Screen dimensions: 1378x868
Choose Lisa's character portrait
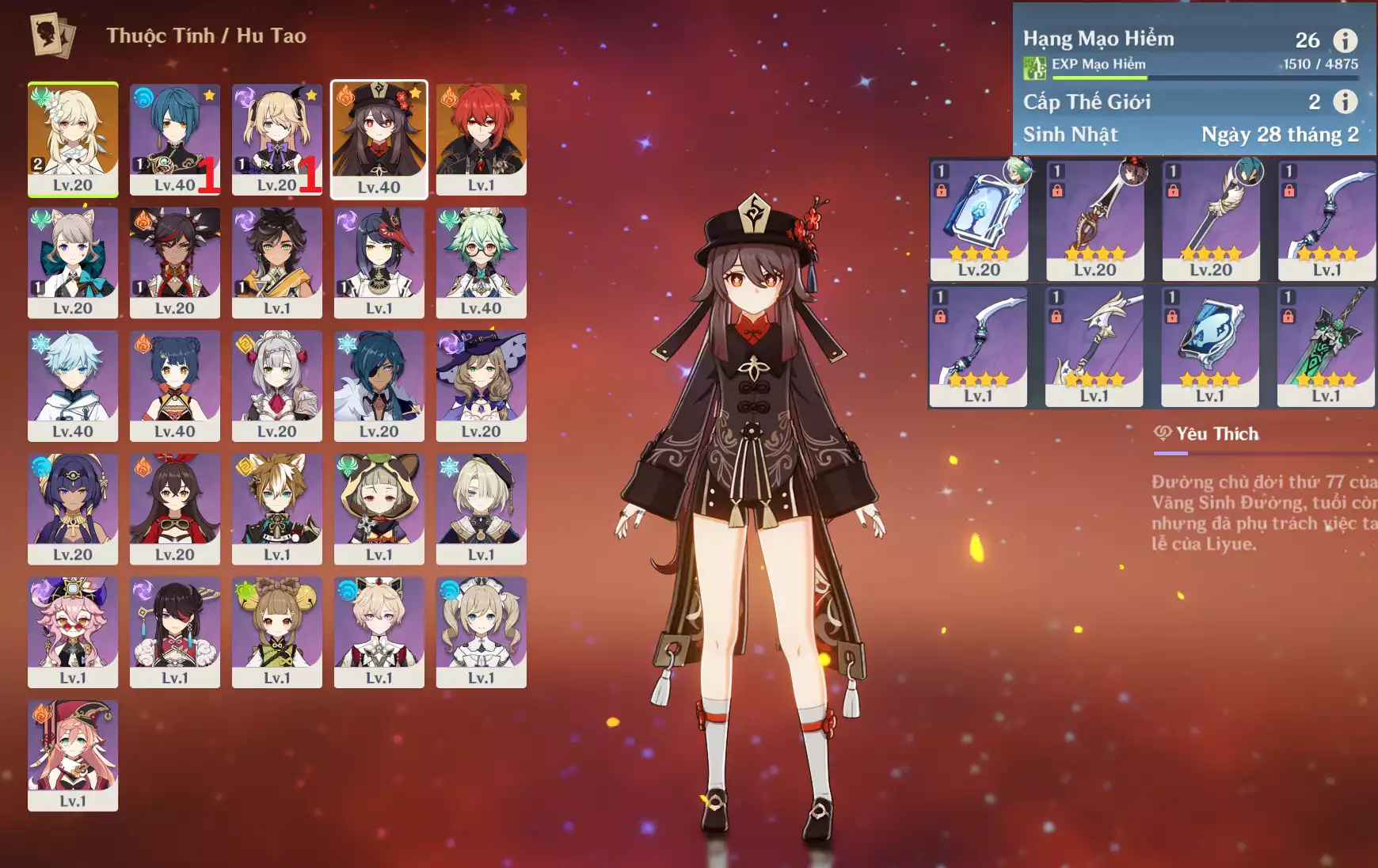coord(481,386)
